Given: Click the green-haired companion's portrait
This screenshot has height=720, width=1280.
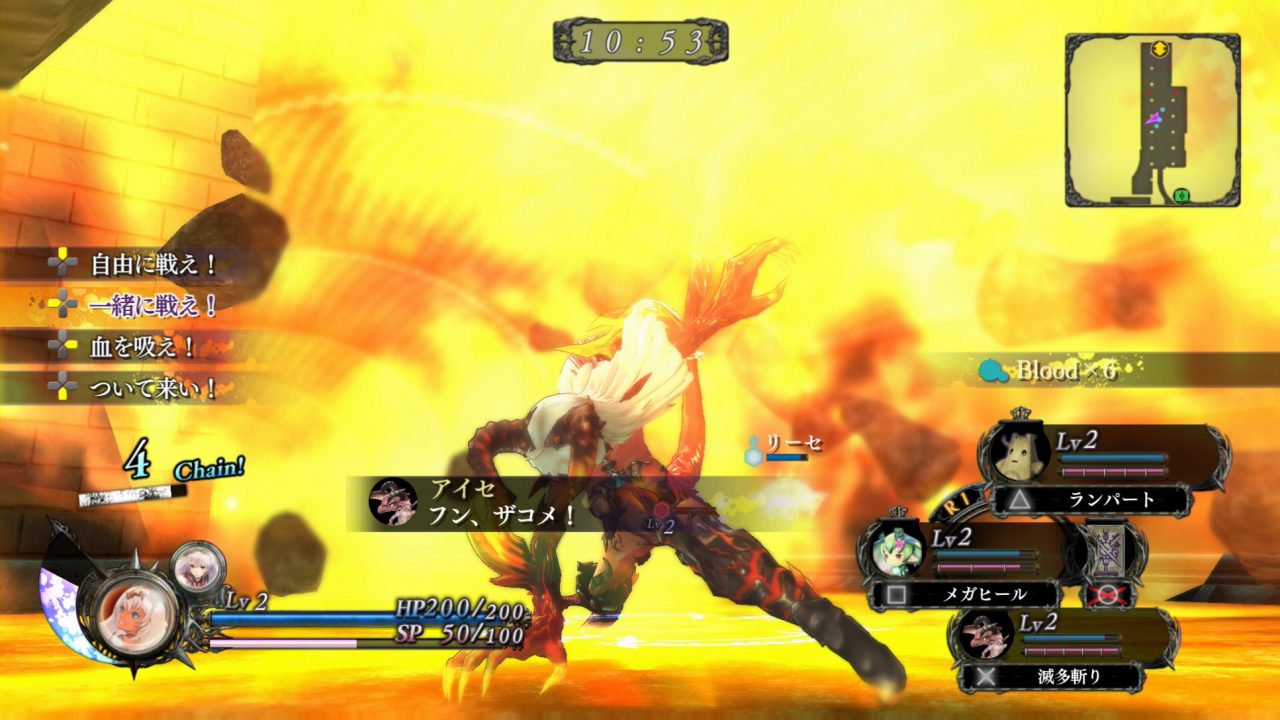Looking at the screenshot, I should pos(896,552).
